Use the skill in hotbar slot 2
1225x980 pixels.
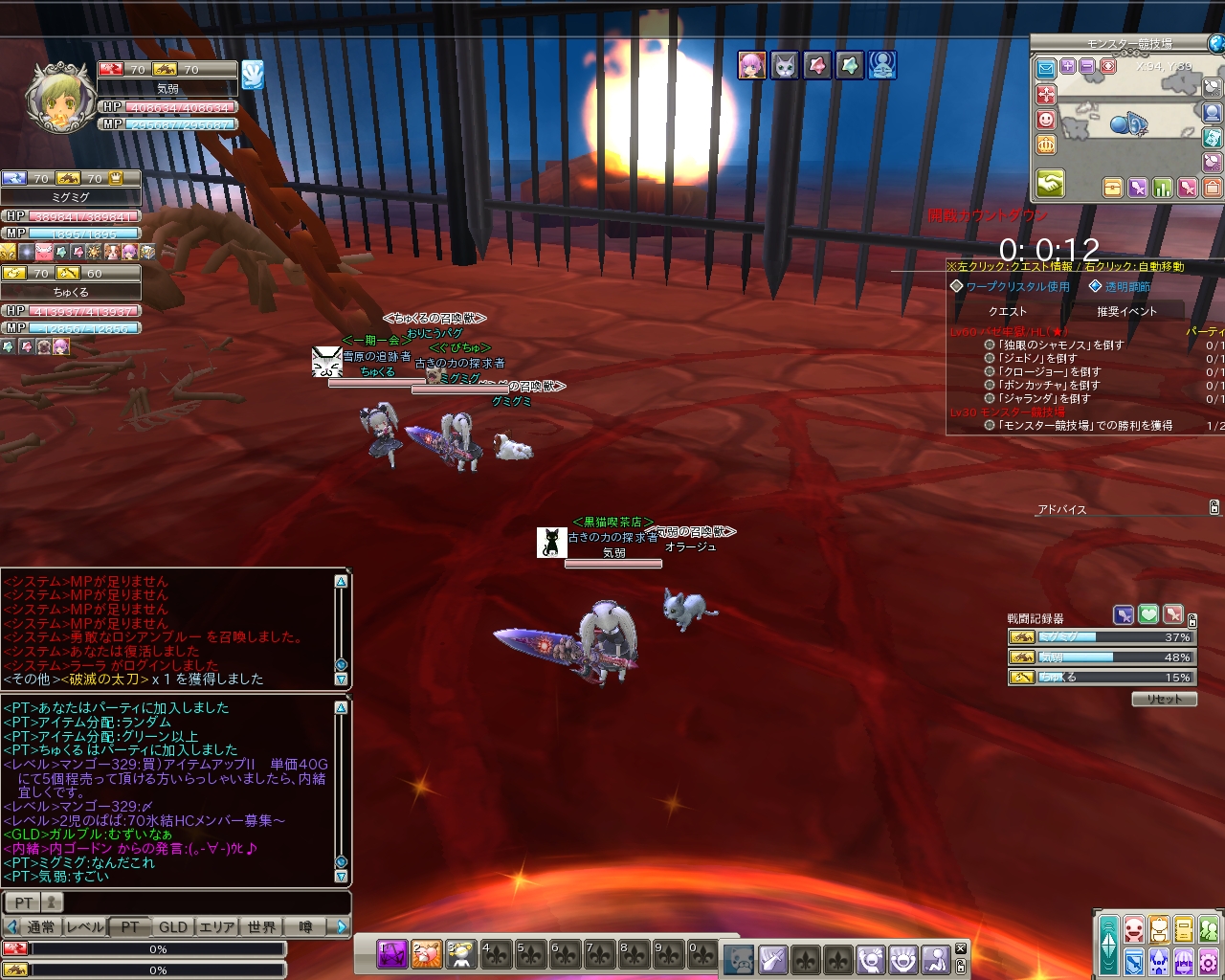[427, 953]
